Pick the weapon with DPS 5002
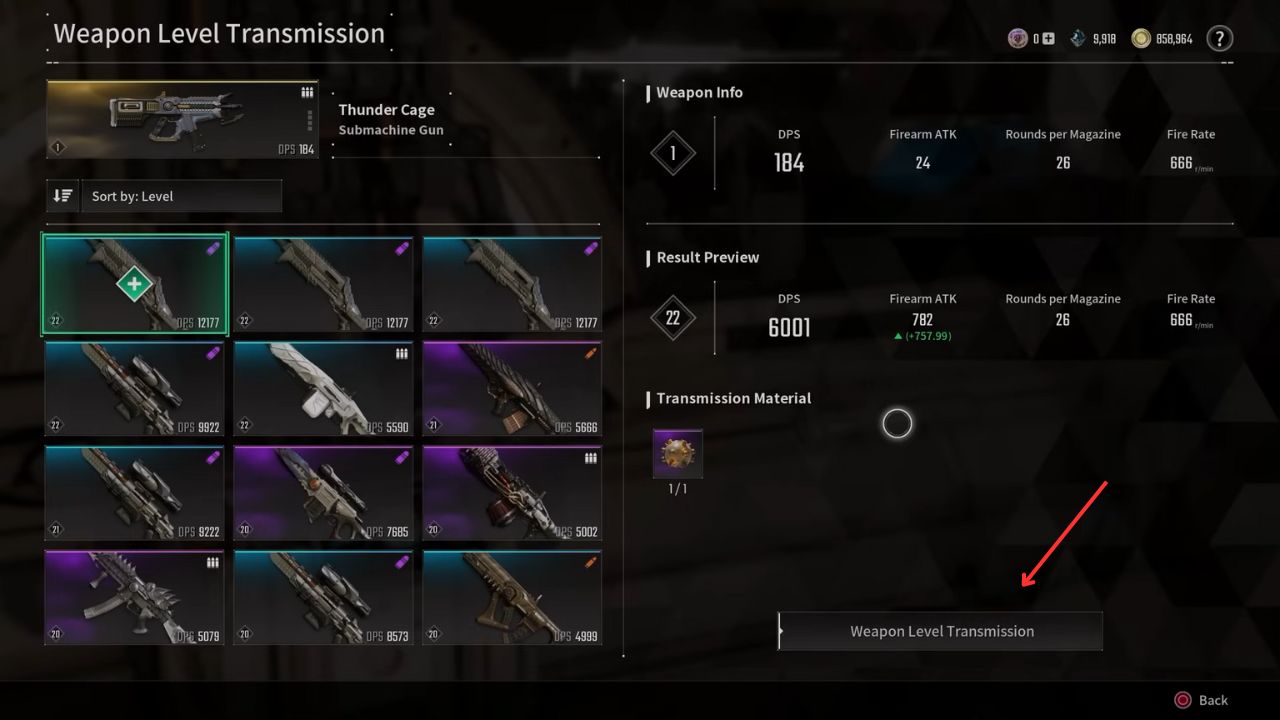 pos(512,493)
